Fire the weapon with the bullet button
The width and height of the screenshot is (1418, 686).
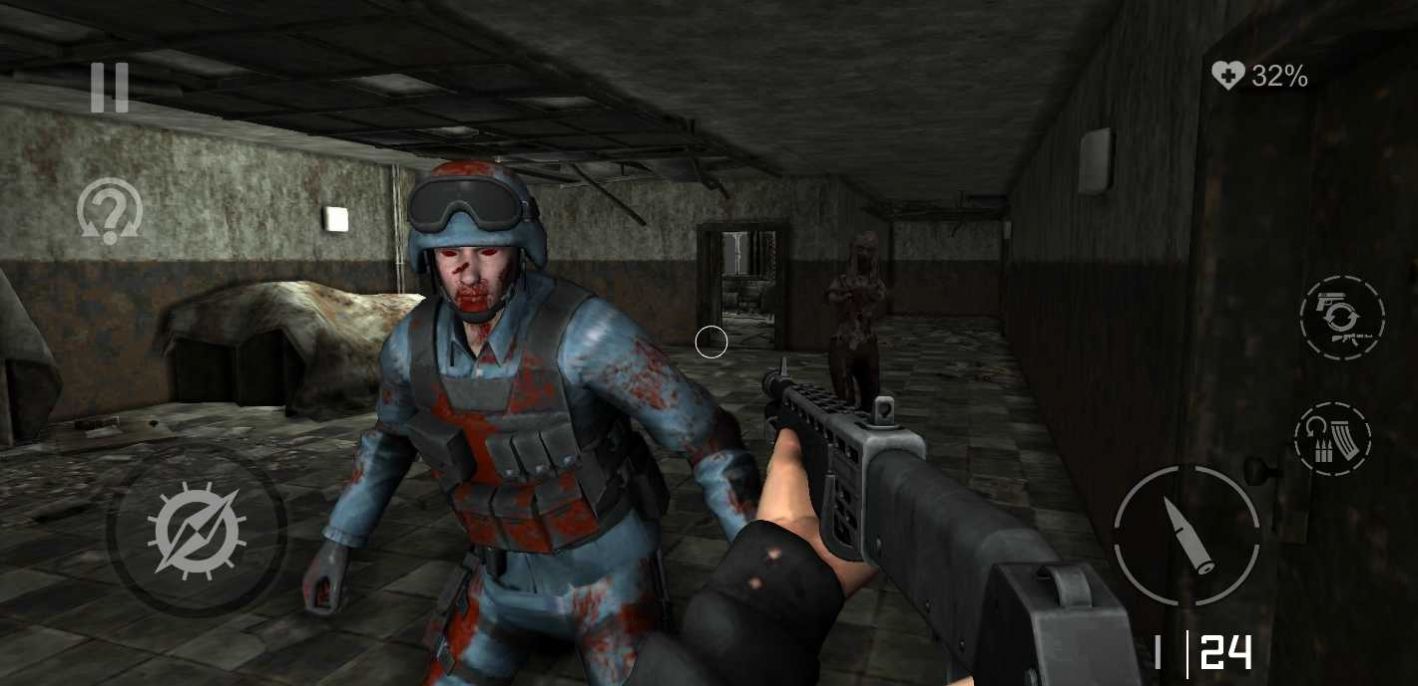tap(1186, 535)
